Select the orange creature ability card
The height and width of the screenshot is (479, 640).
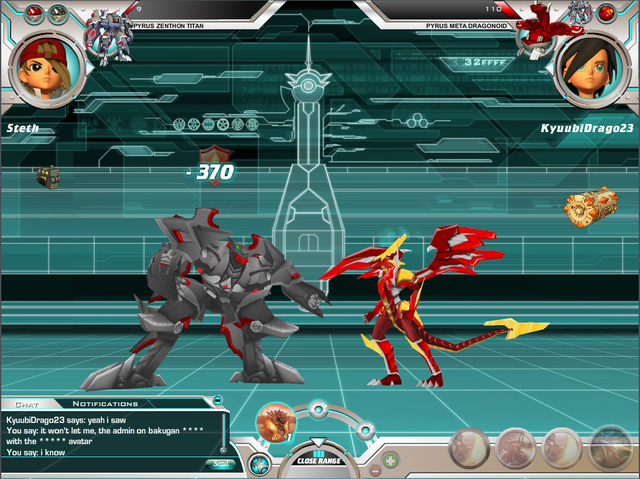(276, 423)
